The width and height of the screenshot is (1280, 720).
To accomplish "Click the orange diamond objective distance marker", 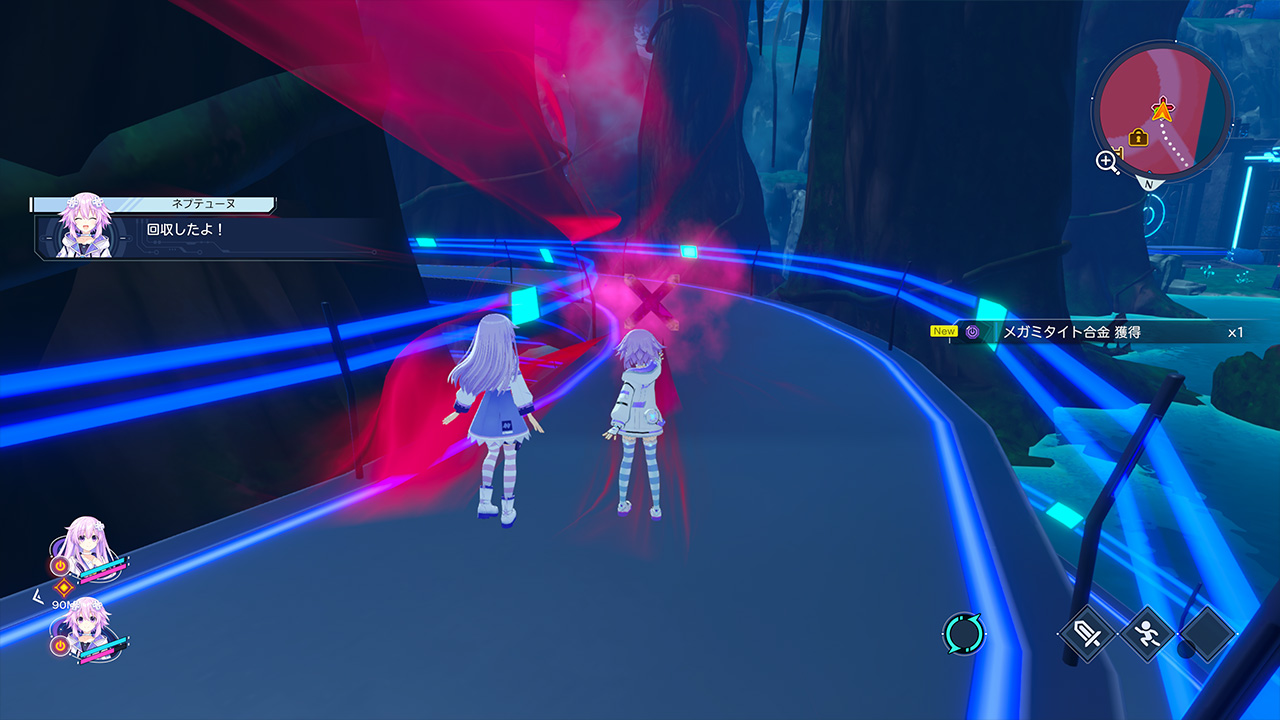I will [x=64, y=588].
